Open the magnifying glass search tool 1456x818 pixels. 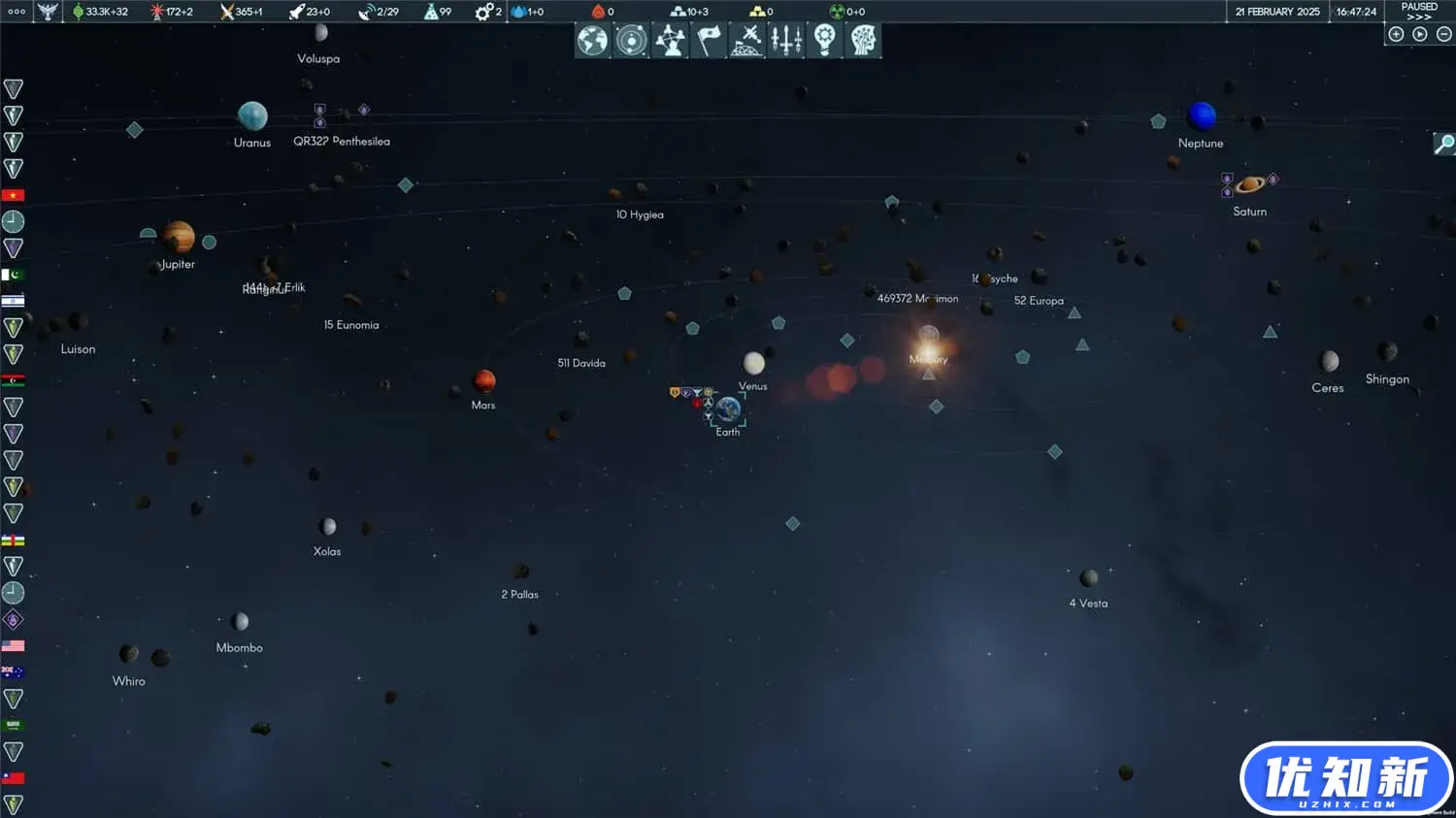(1444, 144)
